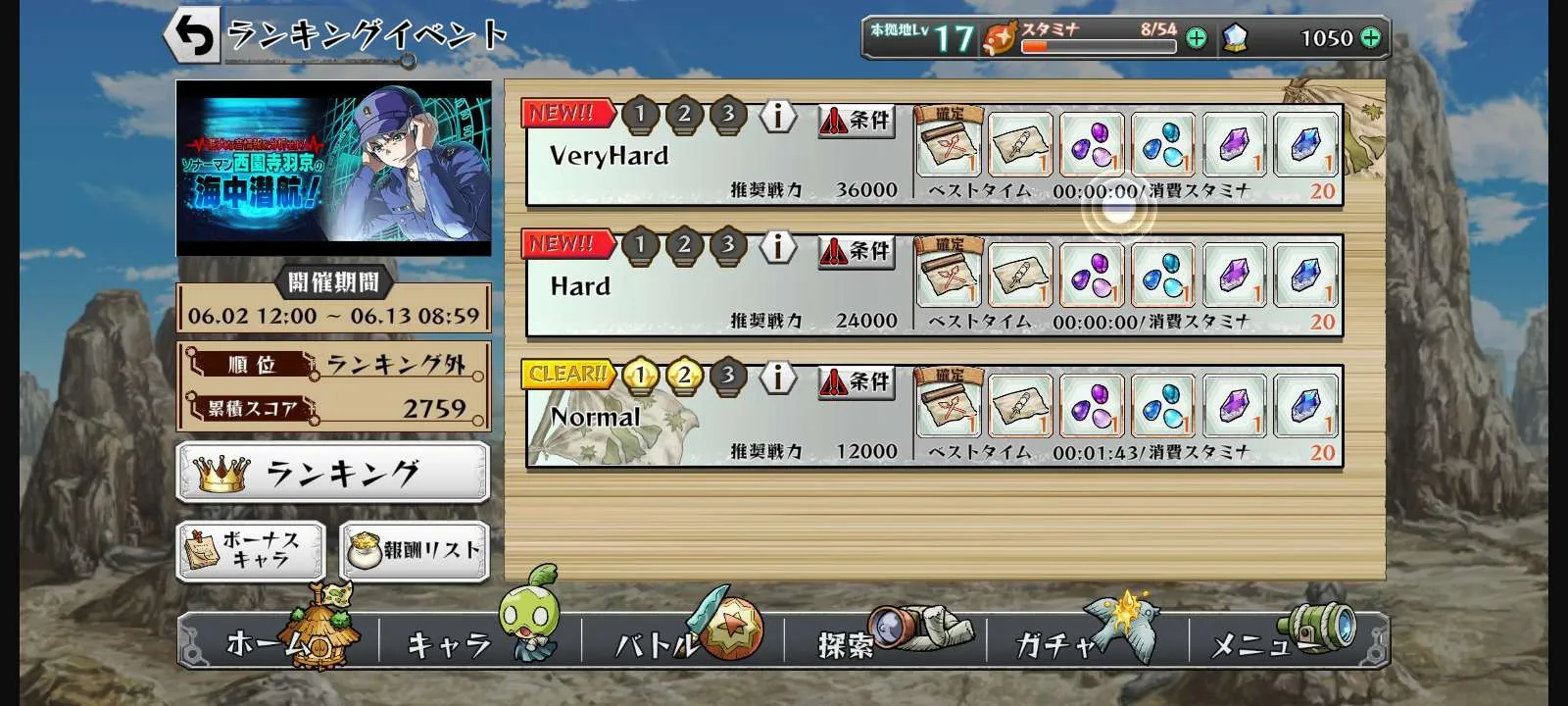The width and height of the screenshot is (1568, 706).
Task: Tap the 海中潜航 event banner
Action: tap(333, 168)
